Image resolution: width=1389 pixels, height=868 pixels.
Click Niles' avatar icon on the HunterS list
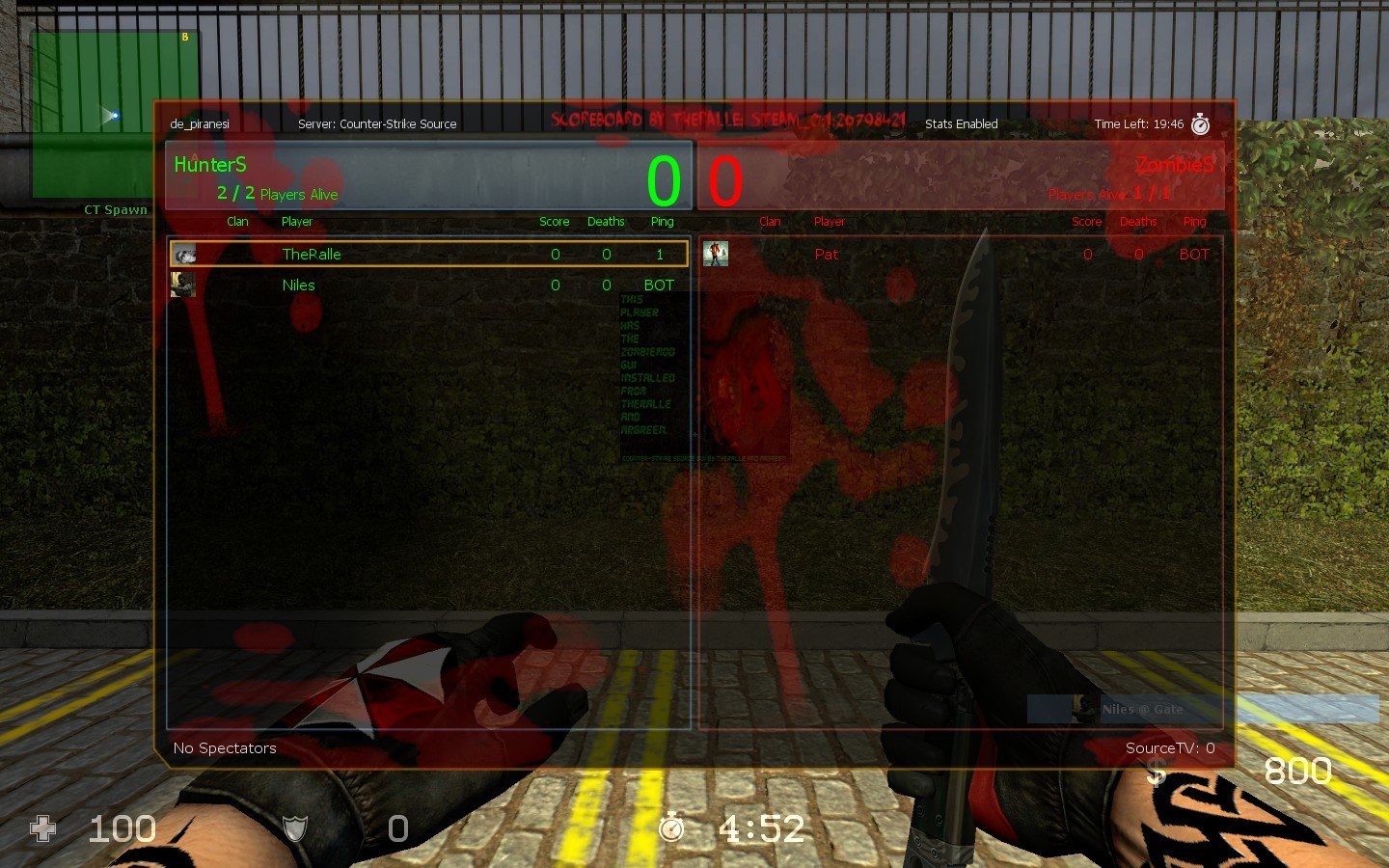[182, 285]
